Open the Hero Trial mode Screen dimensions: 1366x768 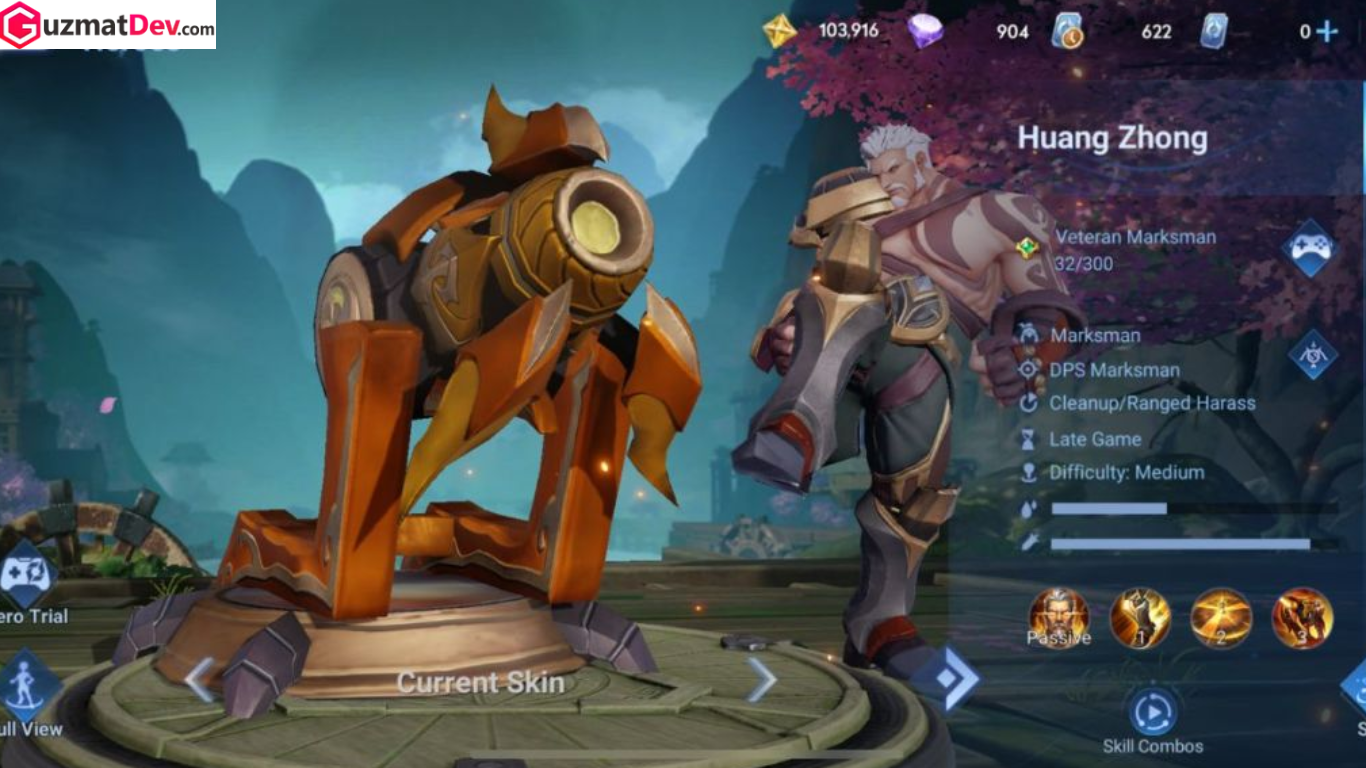coord(26,577)
